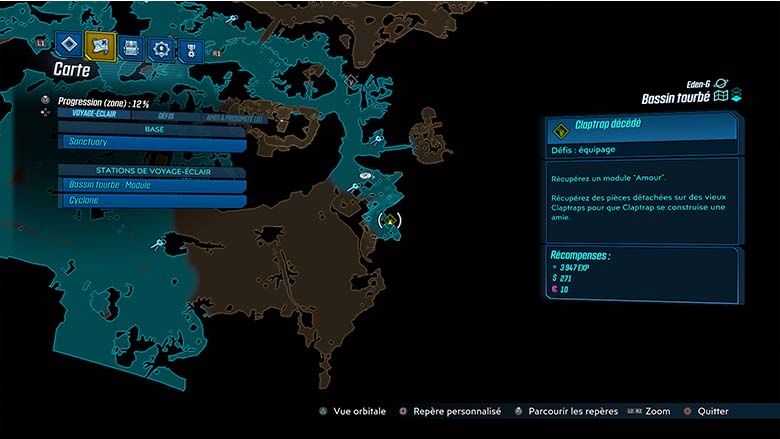
Task: Quit the map with Quitter
Action: pos(706,411)
